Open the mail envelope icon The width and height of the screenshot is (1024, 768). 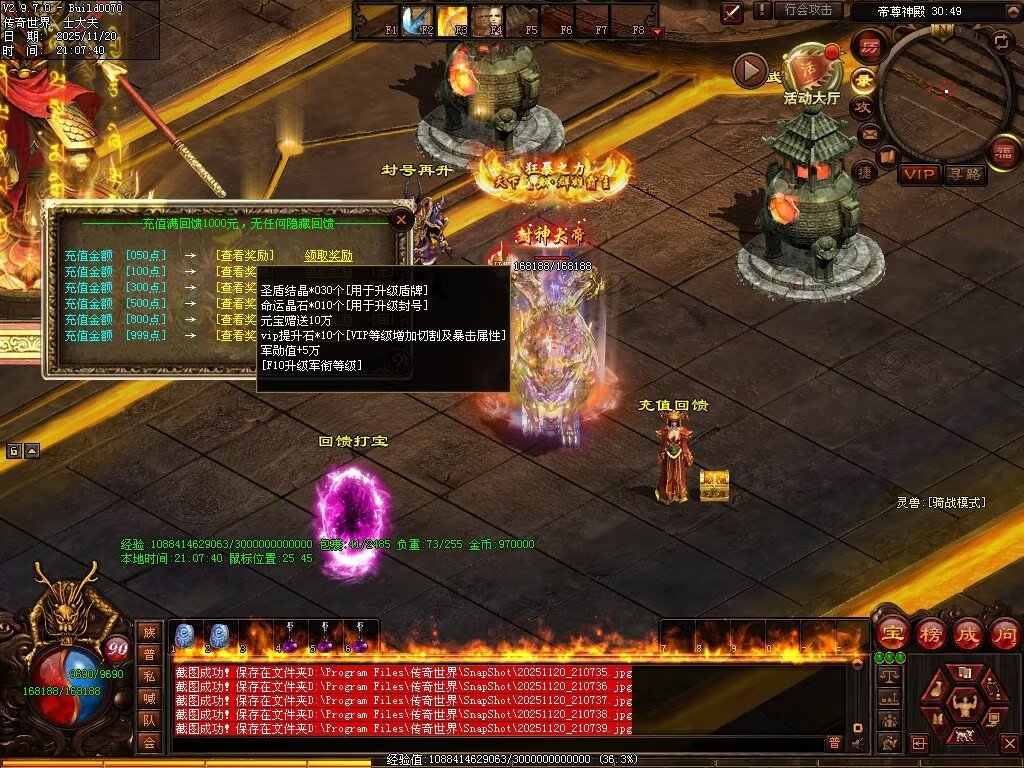(x=869, y=133)
